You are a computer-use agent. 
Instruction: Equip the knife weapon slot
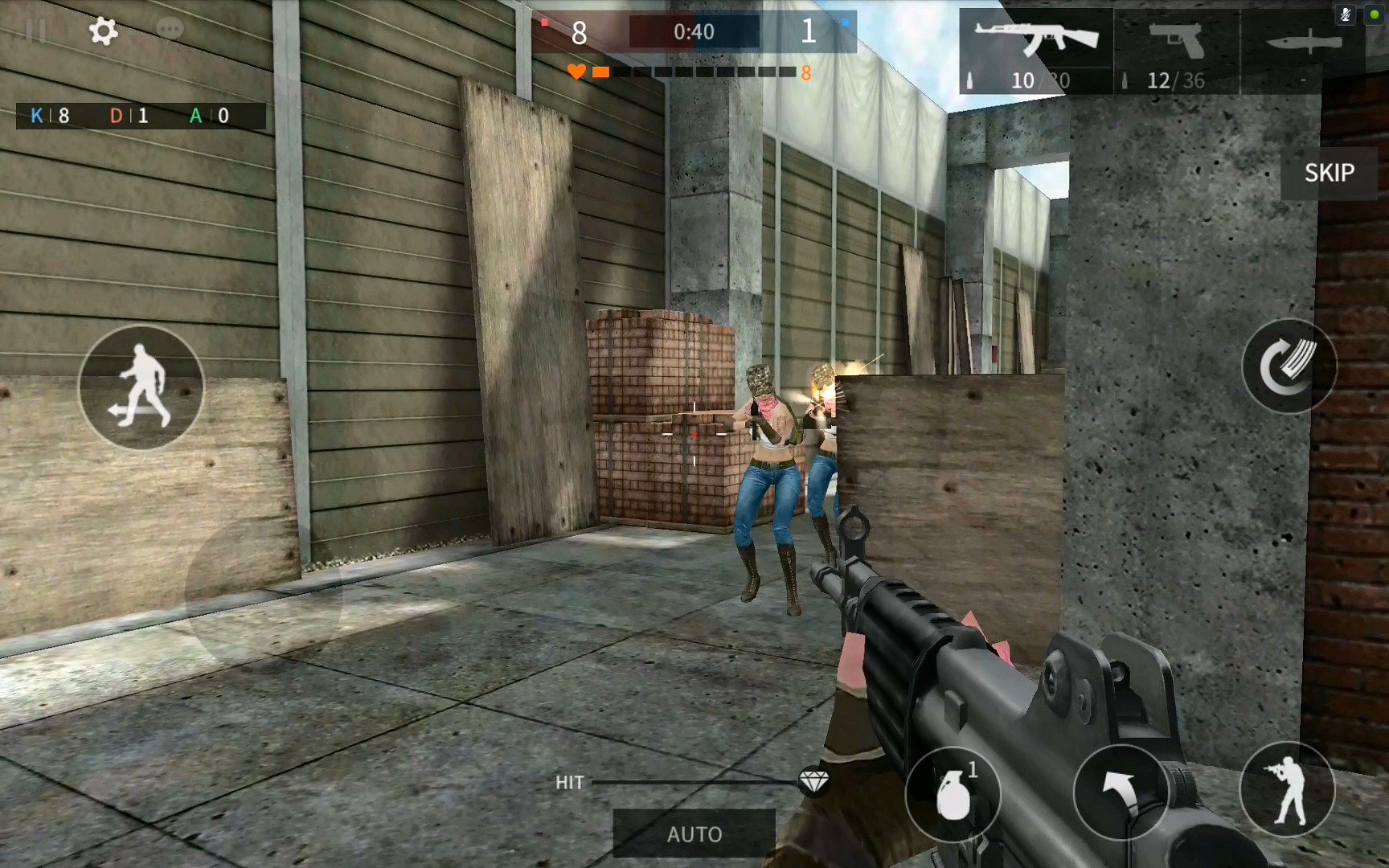1302,40
